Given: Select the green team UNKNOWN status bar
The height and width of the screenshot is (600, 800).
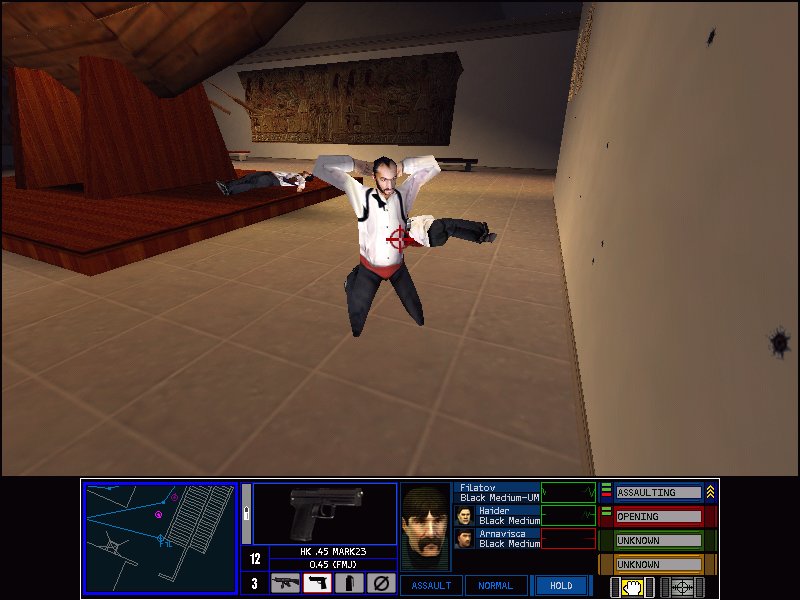Looking at the screenshot, I should (658, 540).
